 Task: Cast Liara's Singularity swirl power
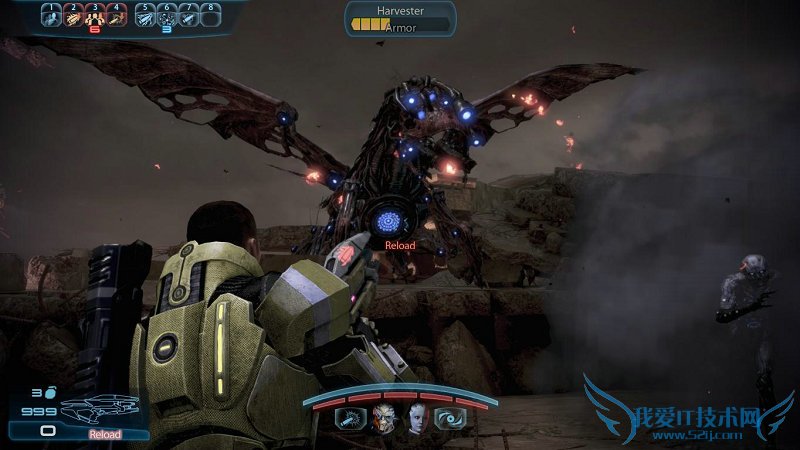coord(450,419)
